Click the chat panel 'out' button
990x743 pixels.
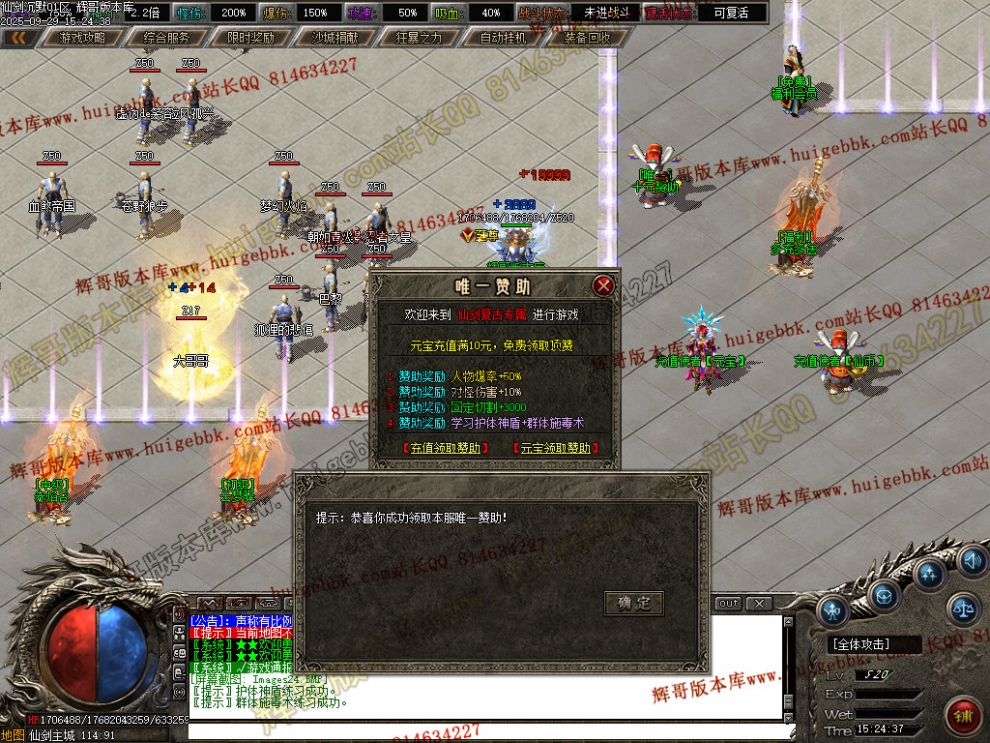[729, 603]
